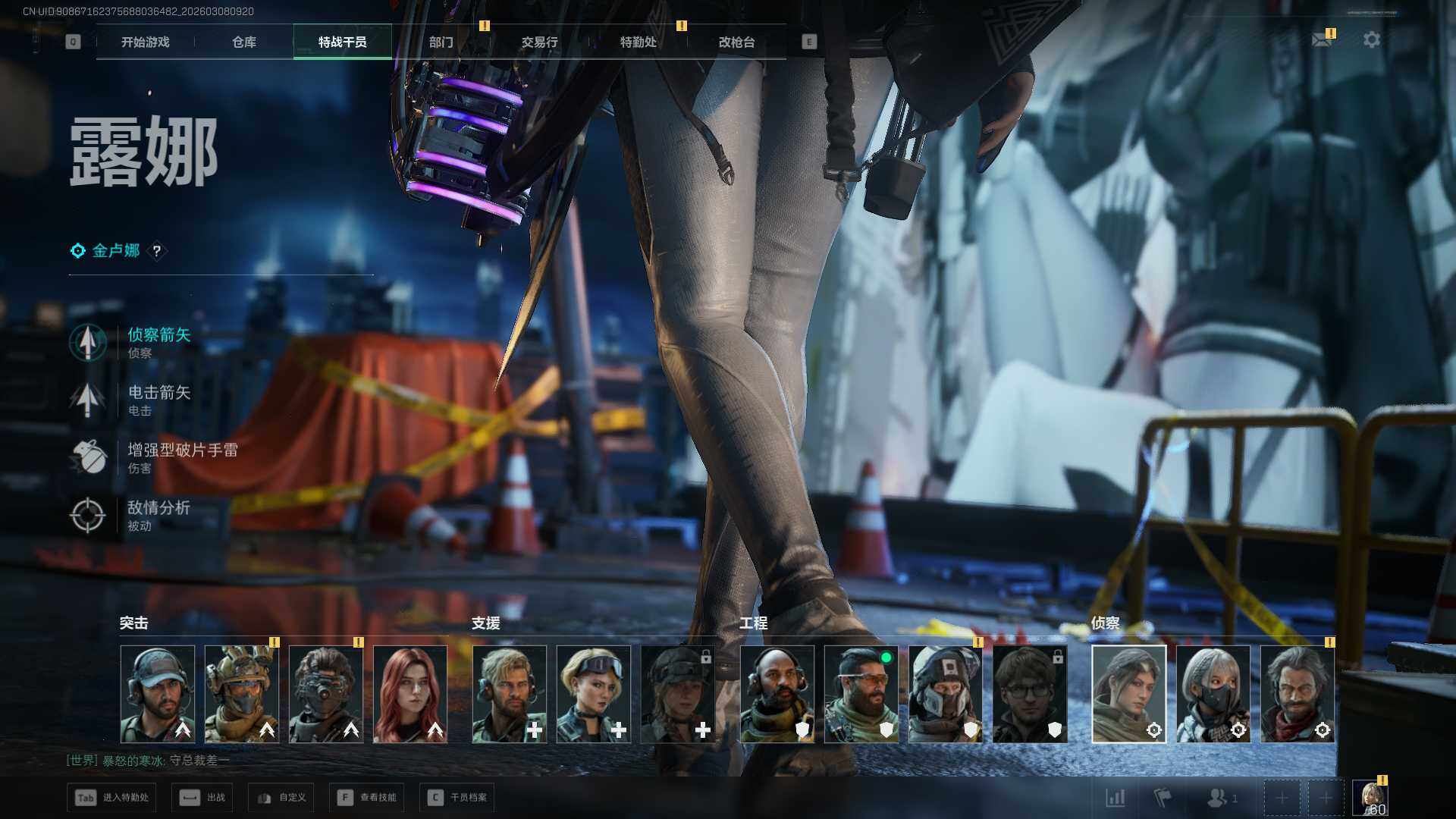Choose the 电击箭矢 skill
The height and width of the screenshot is (819, 1456).
pyautogui.click(x=158, y=400)
